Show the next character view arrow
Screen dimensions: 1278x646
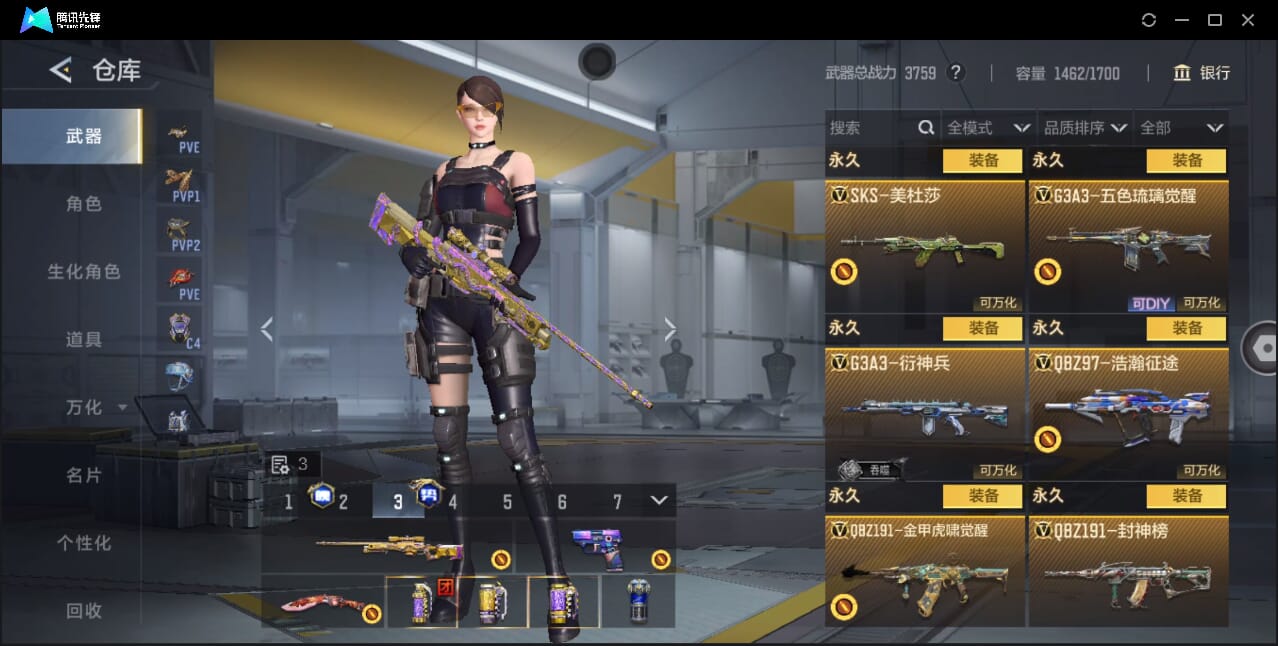coord(670,329)
